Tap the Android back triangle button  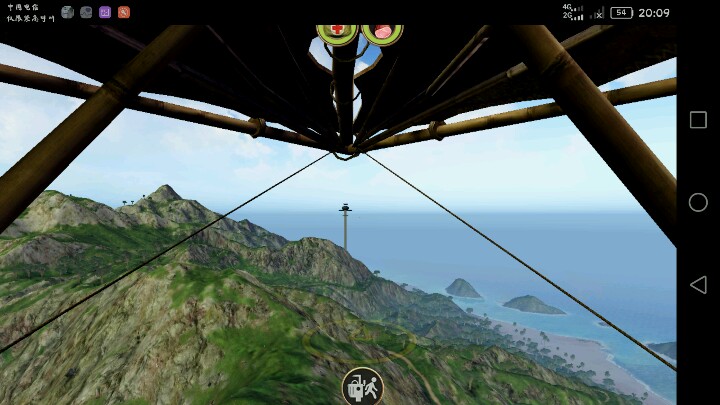pyautogui.click(x=698, y=284)
